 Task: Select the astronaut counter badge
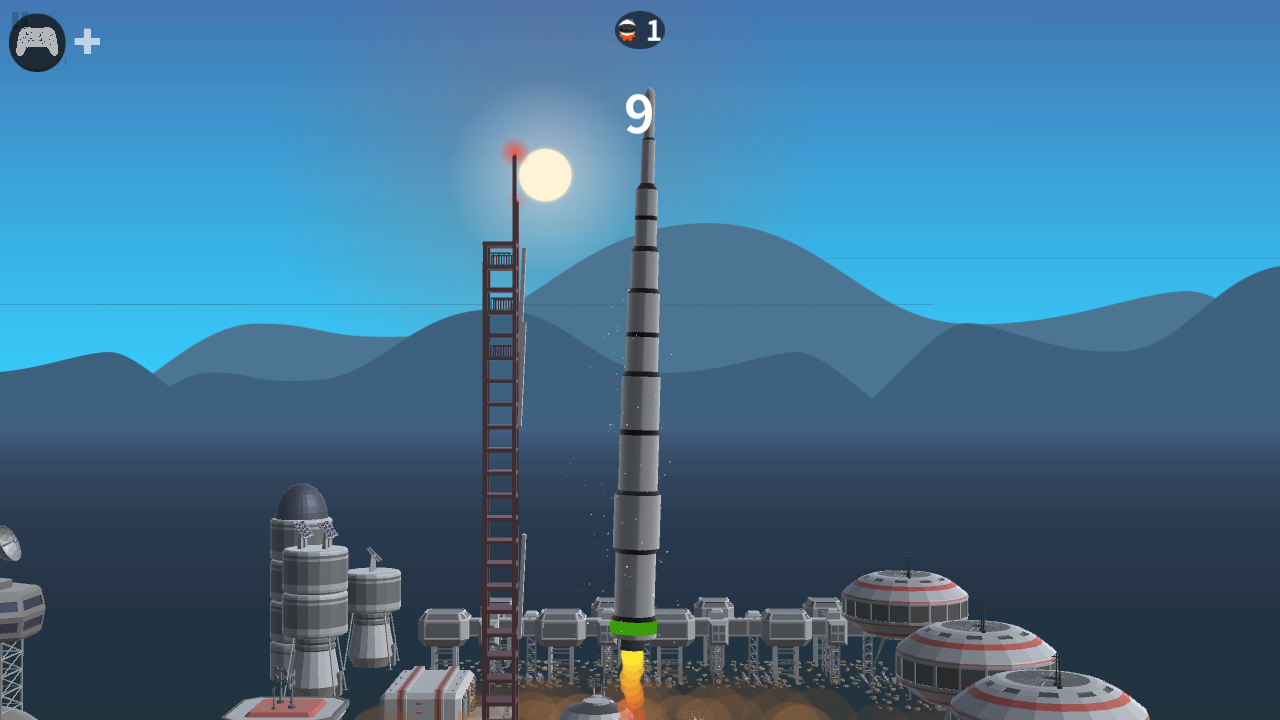point(639,29)
